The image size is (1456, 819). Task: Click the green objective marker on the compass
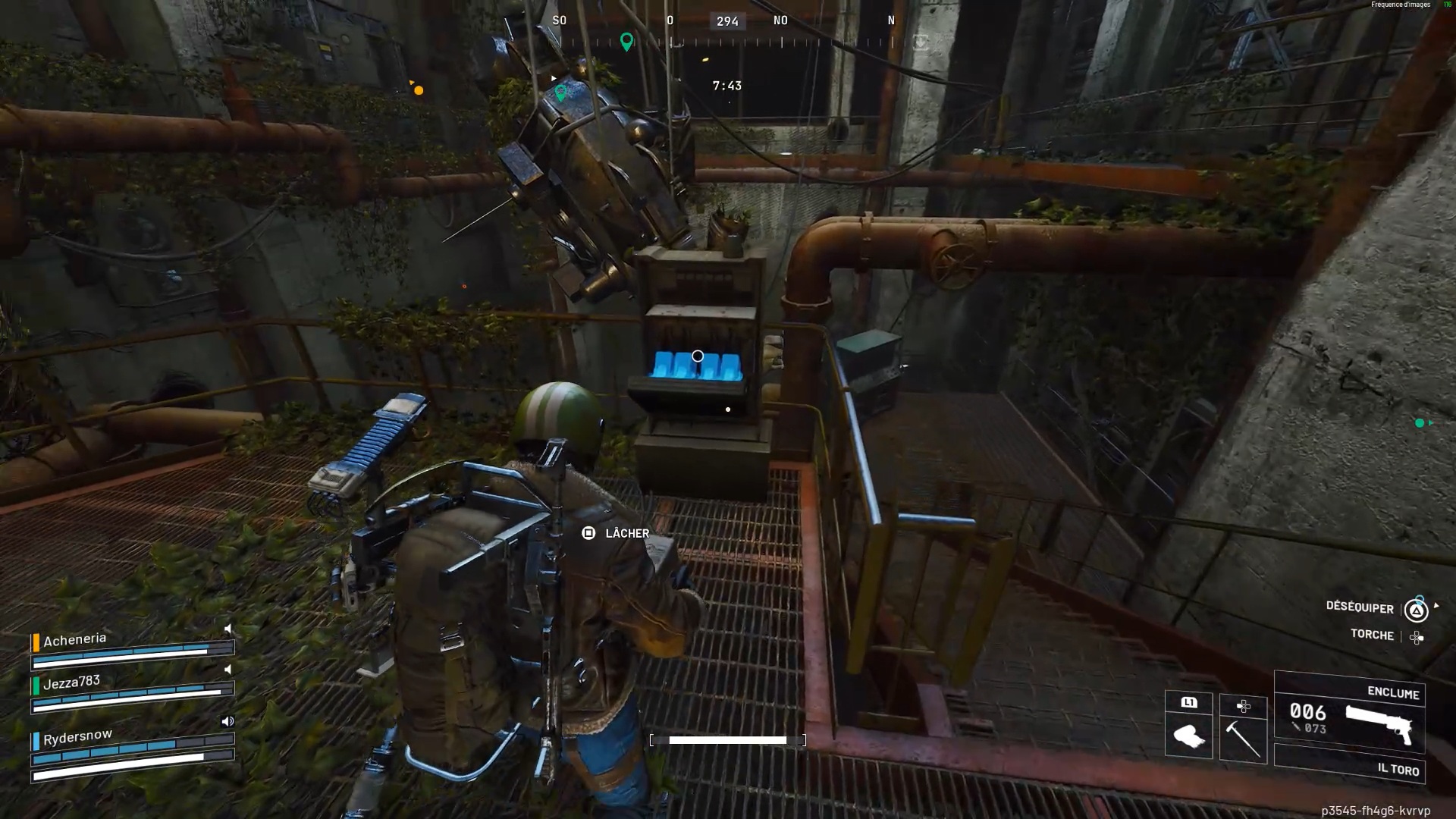[626, 41]
